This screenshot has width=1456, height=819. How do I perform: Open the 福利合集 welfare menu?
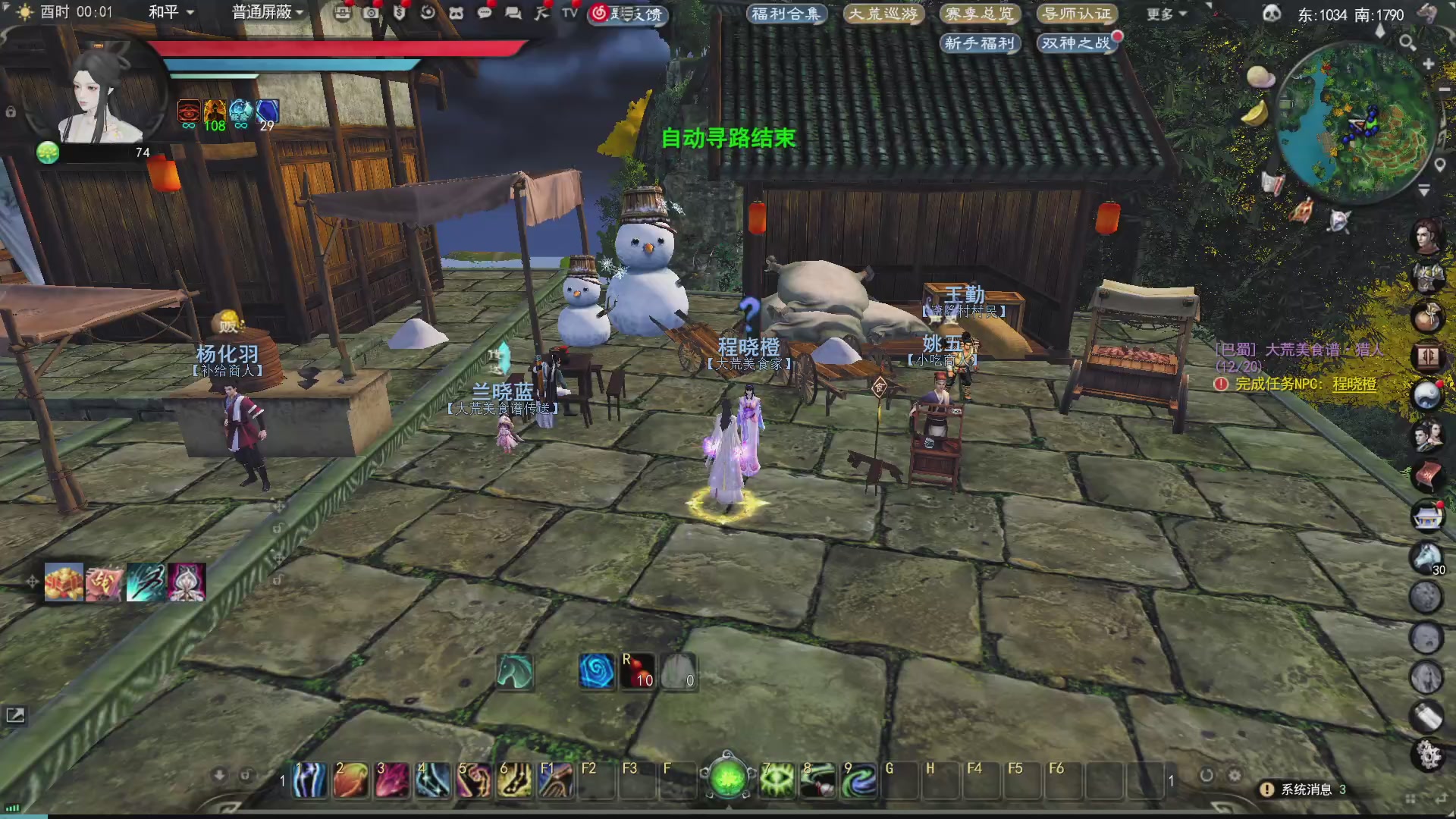[786, 14]
